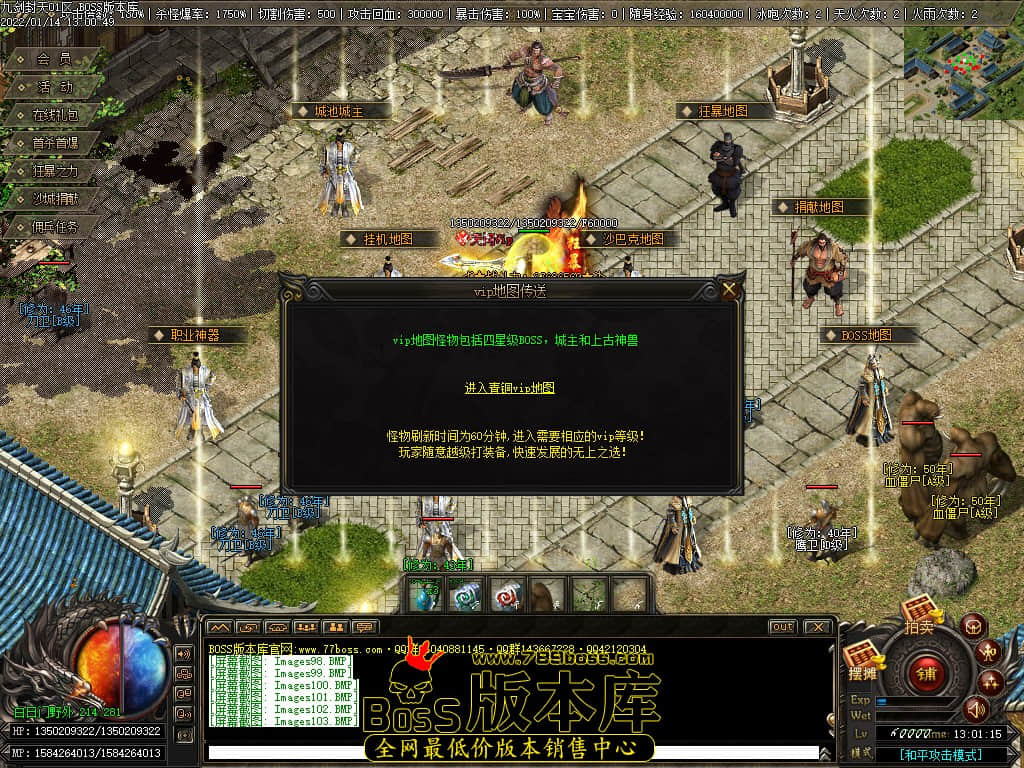Click the chat panel's out button
Screen dimensions: 1024x768
pyautogui.click(x=783, y=627)
